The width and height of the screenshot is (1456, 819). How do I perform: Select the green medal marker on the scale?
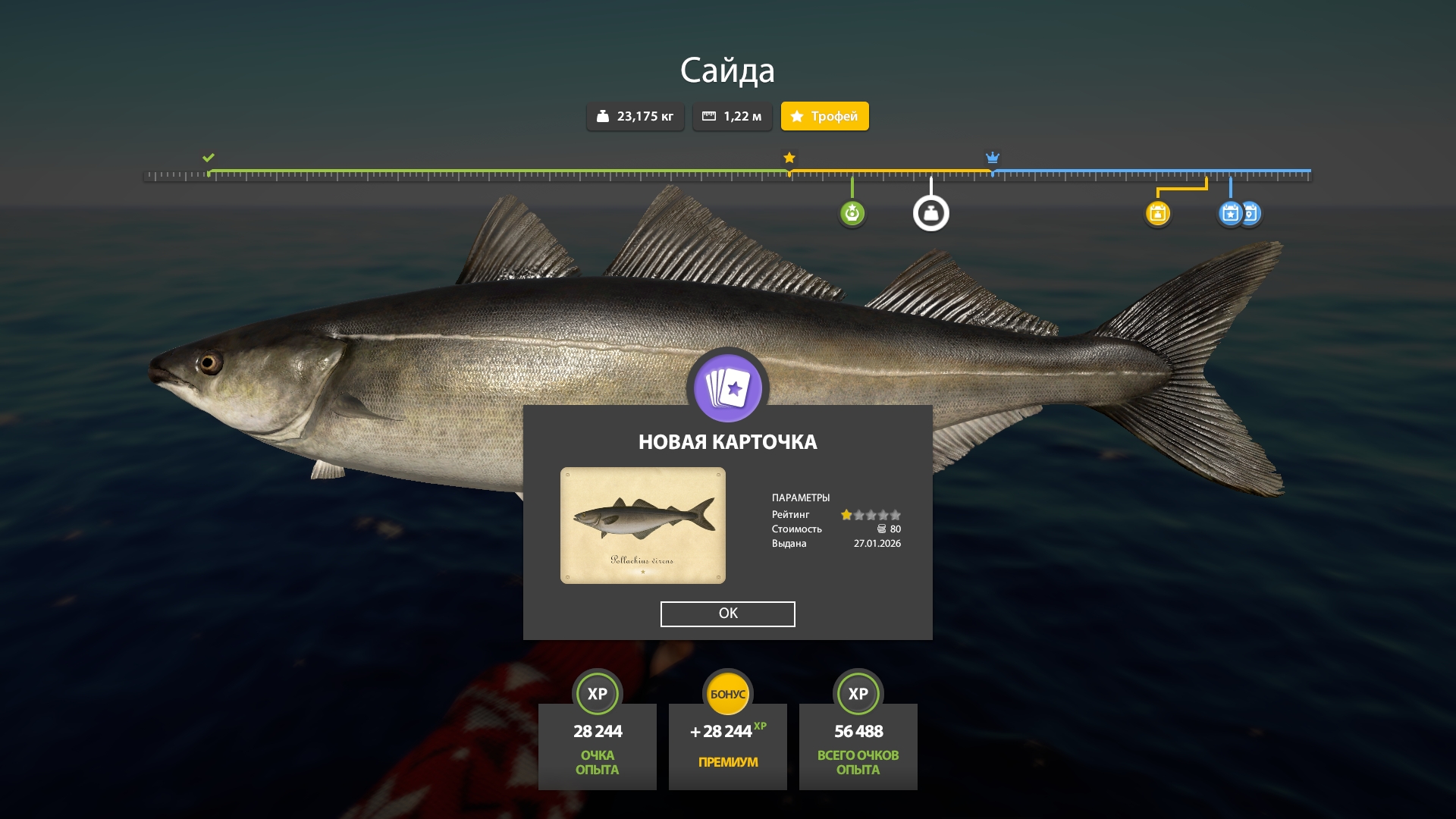(x=852, y=213)
